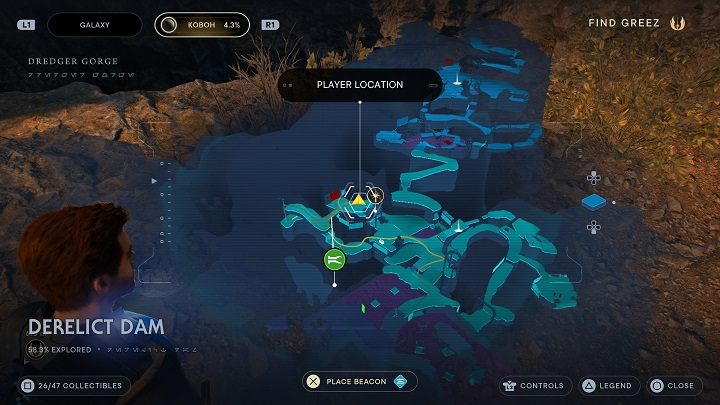This screenshot has height=405, width=720.
Task: Click the circular objective marker beside the player
Action: [x=376, y=195]
